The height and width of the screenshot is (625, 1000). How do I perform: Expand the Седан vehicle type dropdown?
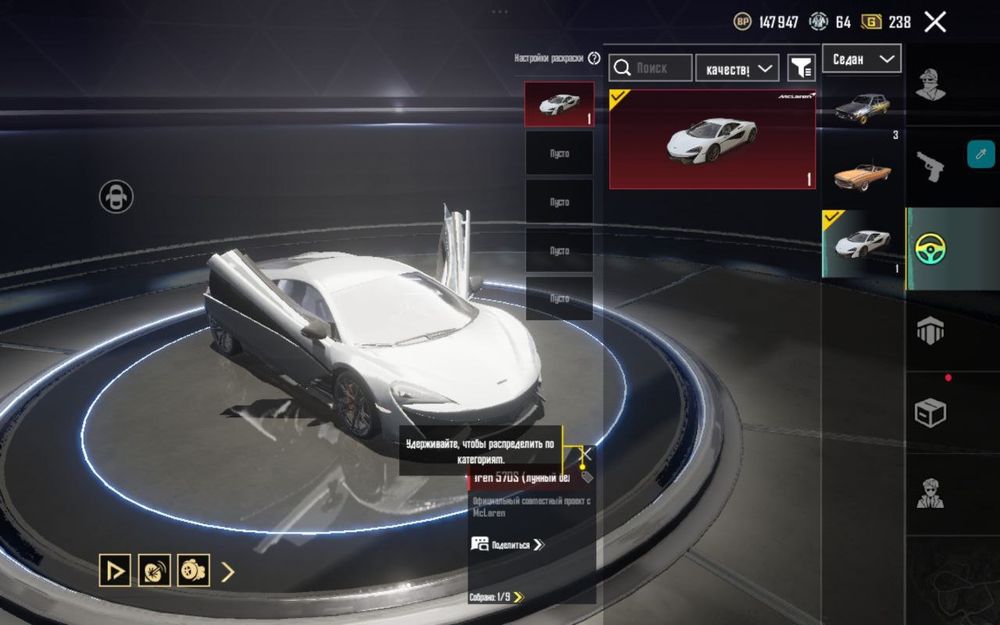pyautogui.click(x=862, y=59)
